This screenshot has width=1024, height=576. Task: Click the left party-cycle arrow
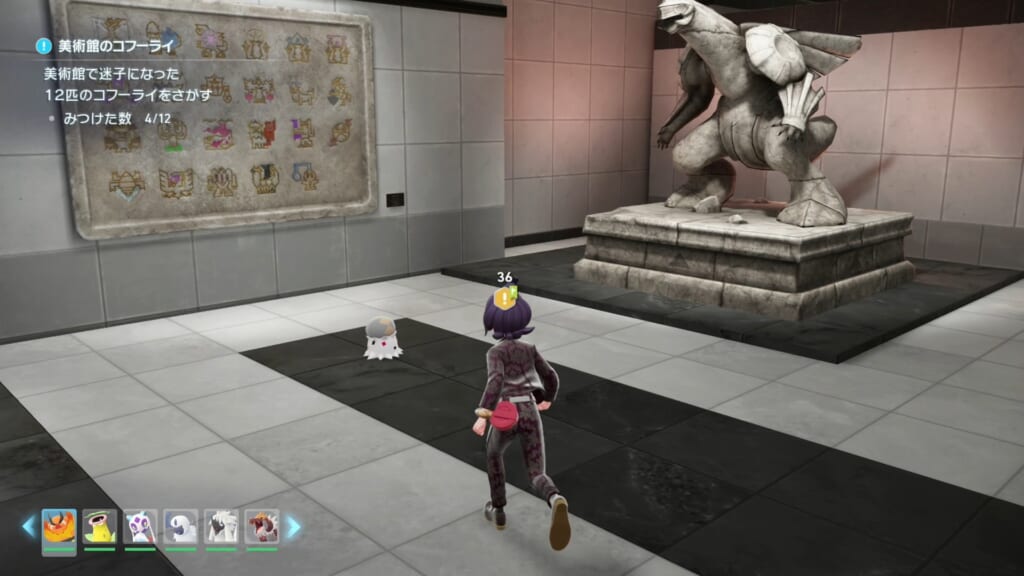click(30, 527)
